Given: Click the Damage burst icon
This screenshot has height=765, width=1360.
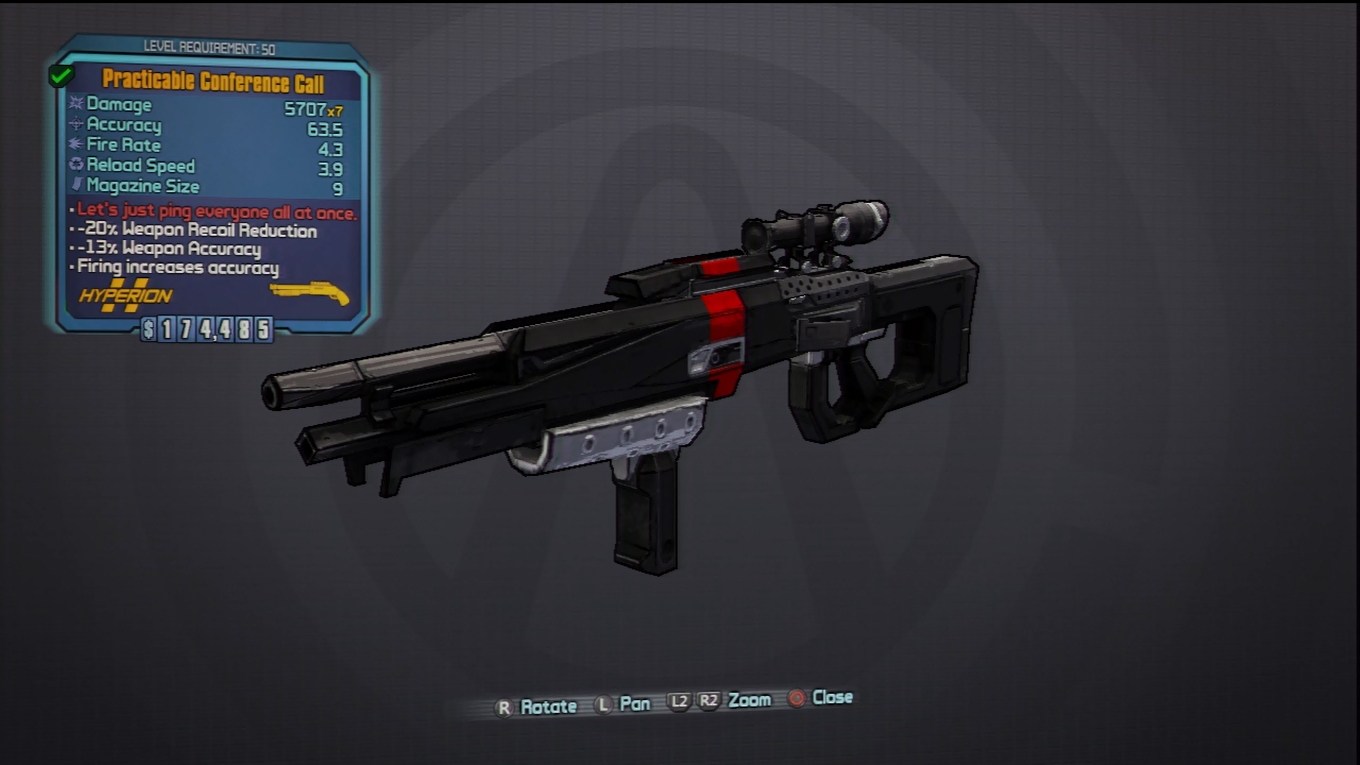Looking at the screenshot, I should (75, 105).
